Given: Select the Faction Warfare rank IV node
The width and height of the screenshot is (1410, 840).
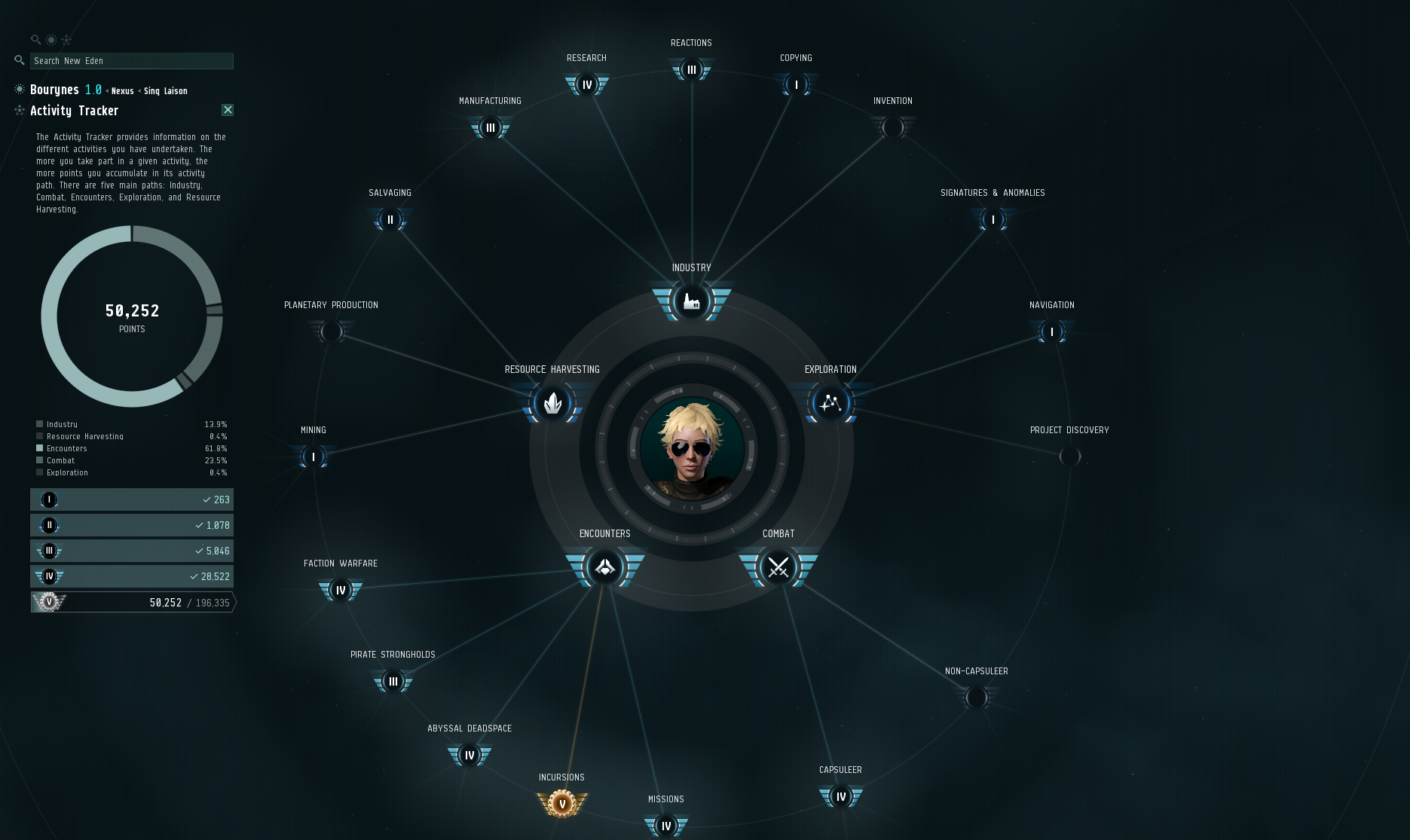Looking at the screenshot, I should [340, 591].
